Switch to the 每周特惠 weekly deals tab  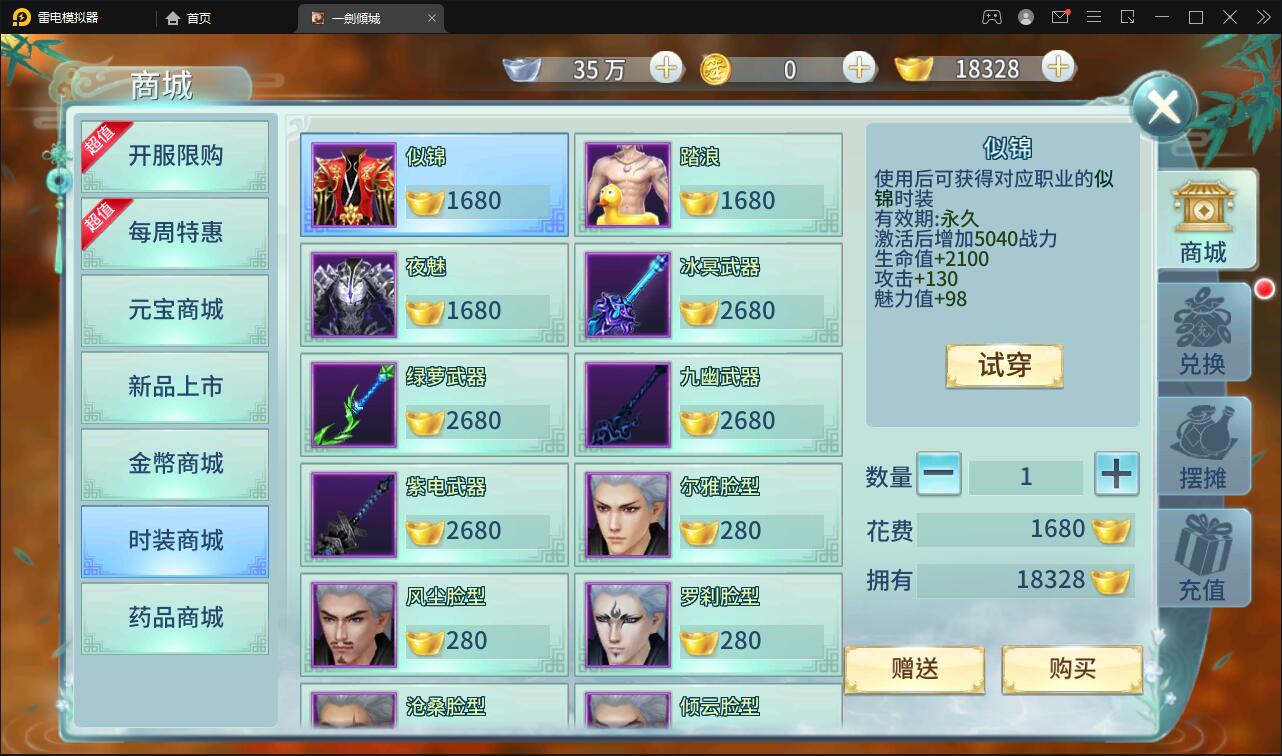175,233
